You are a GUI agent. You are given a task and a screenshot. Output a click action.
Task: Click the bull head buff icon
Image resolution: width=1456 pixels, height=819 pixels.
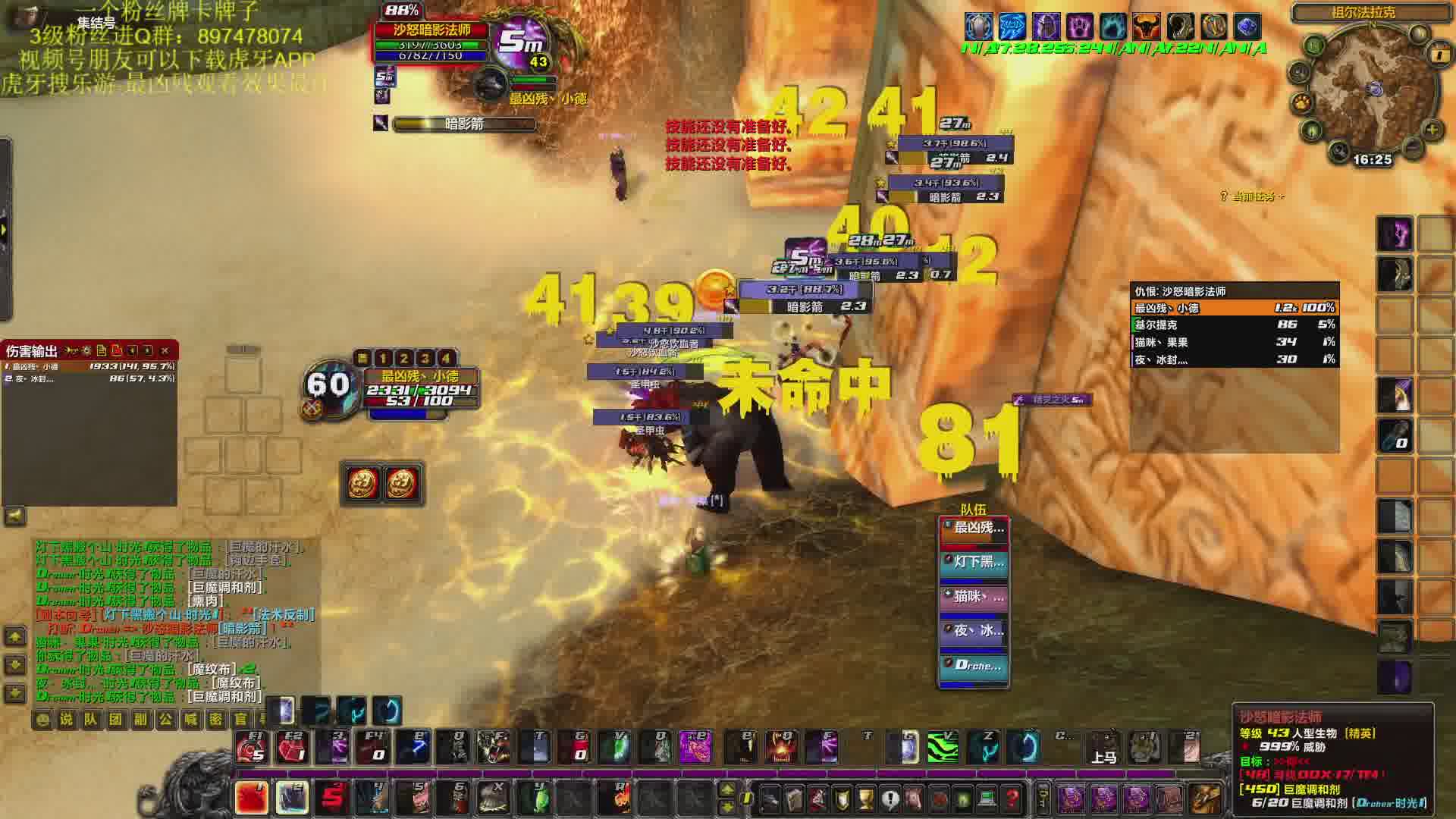(1146, 27)
